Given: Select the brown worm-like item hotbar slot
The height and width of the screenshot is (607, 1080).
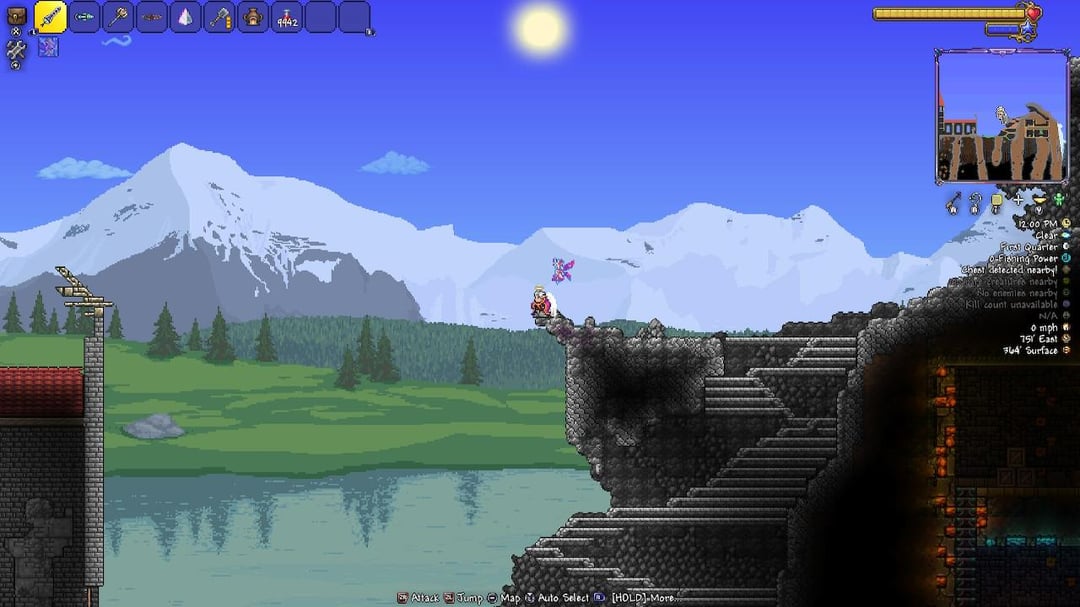Looking at the screenshot, I should pyautogui.click(x=152, y=17).
